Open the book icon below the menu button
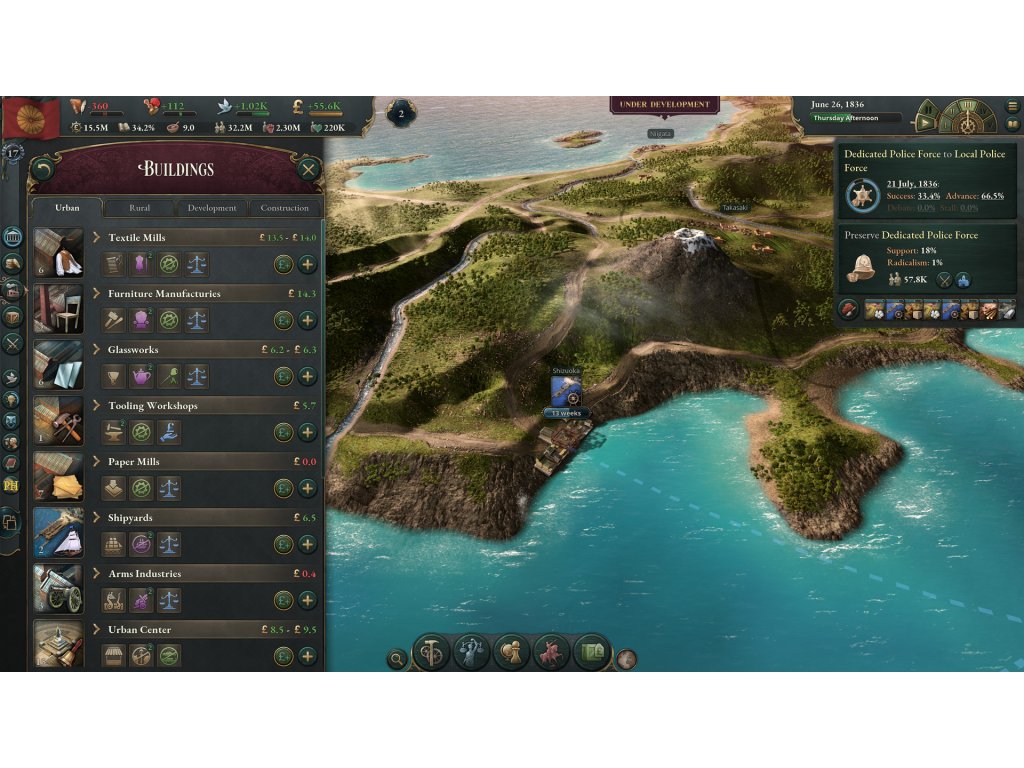Viewport: 1024px width, 768px height. (x=1012, y=124)
